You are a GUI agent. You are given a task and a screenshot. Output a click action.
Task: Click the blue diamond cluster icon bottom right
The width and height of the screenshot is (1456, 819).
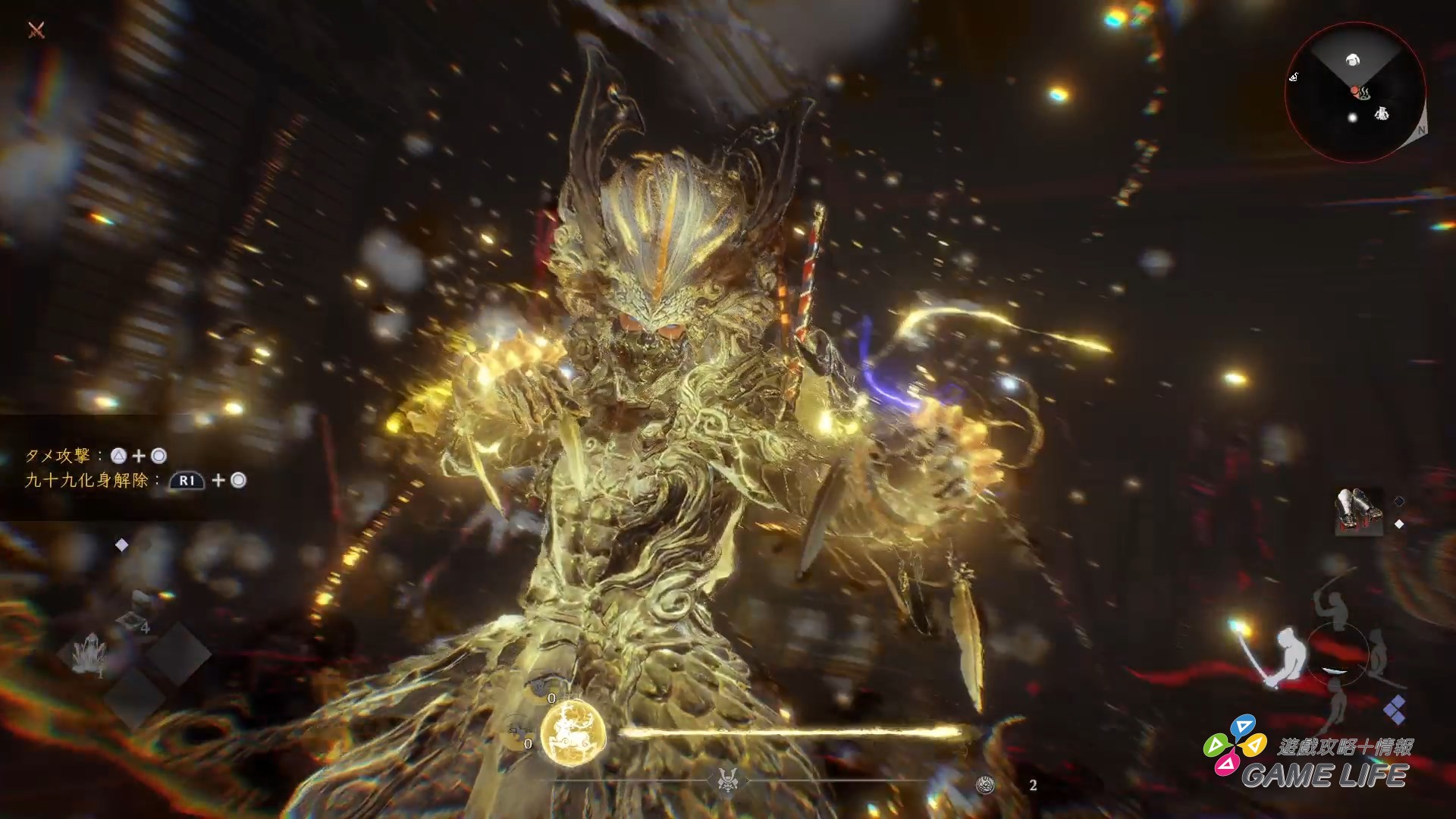[1396, 710]
